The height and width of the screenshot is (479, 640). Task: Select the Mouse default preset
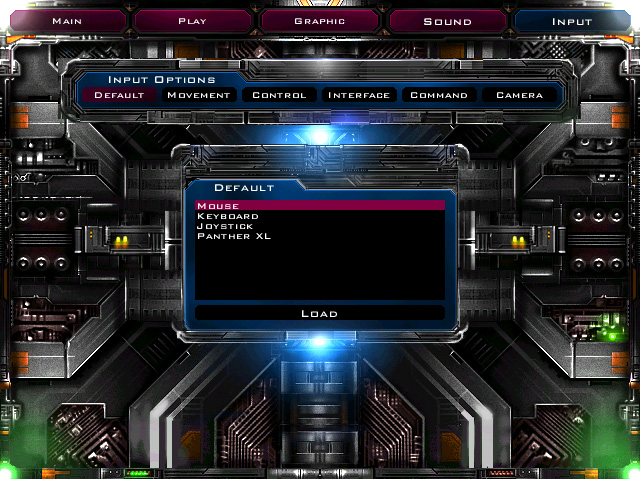coord(319,206)
